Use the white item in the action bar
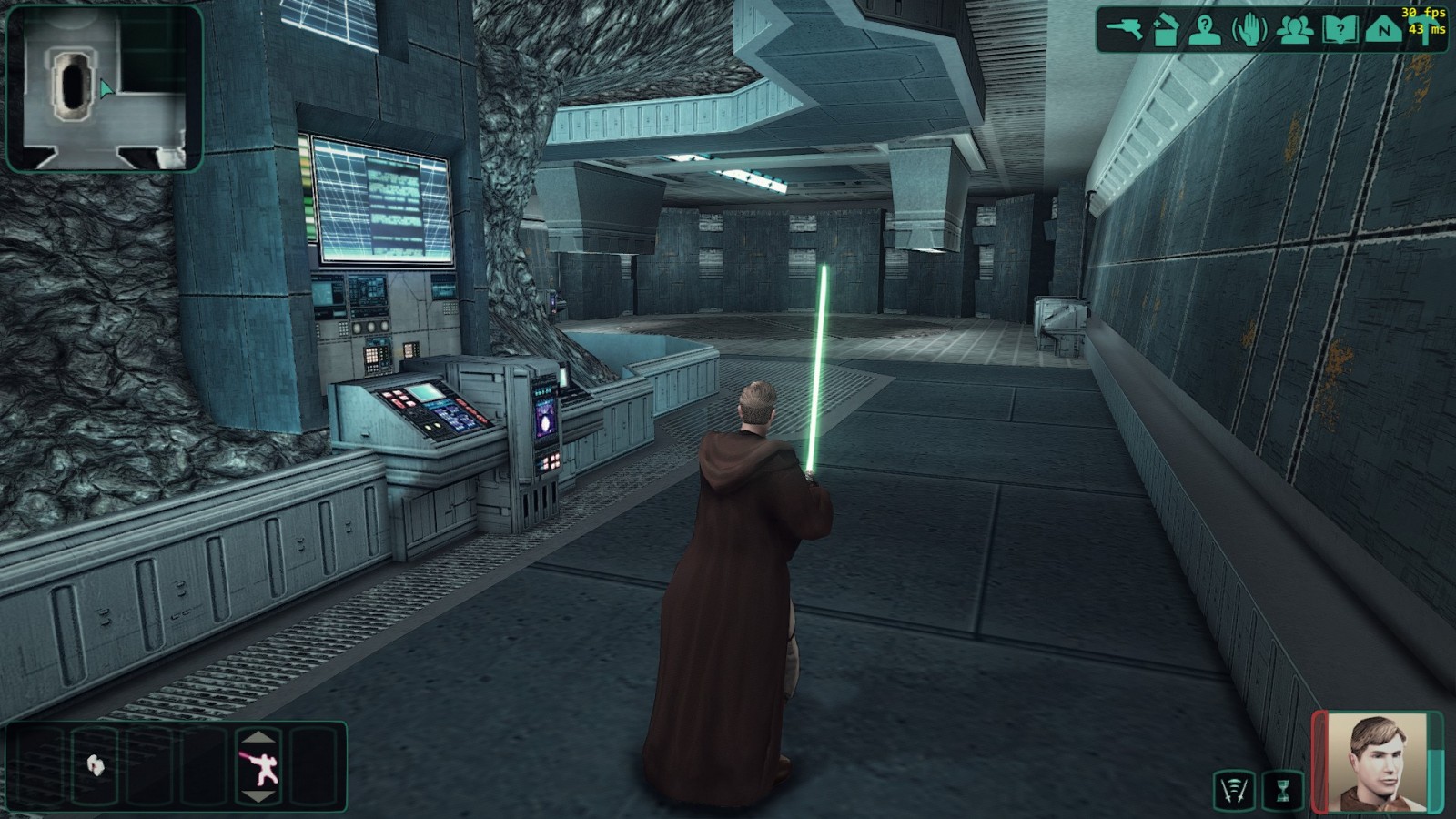This screenshot has width=1456, height=819. point(95,764)
